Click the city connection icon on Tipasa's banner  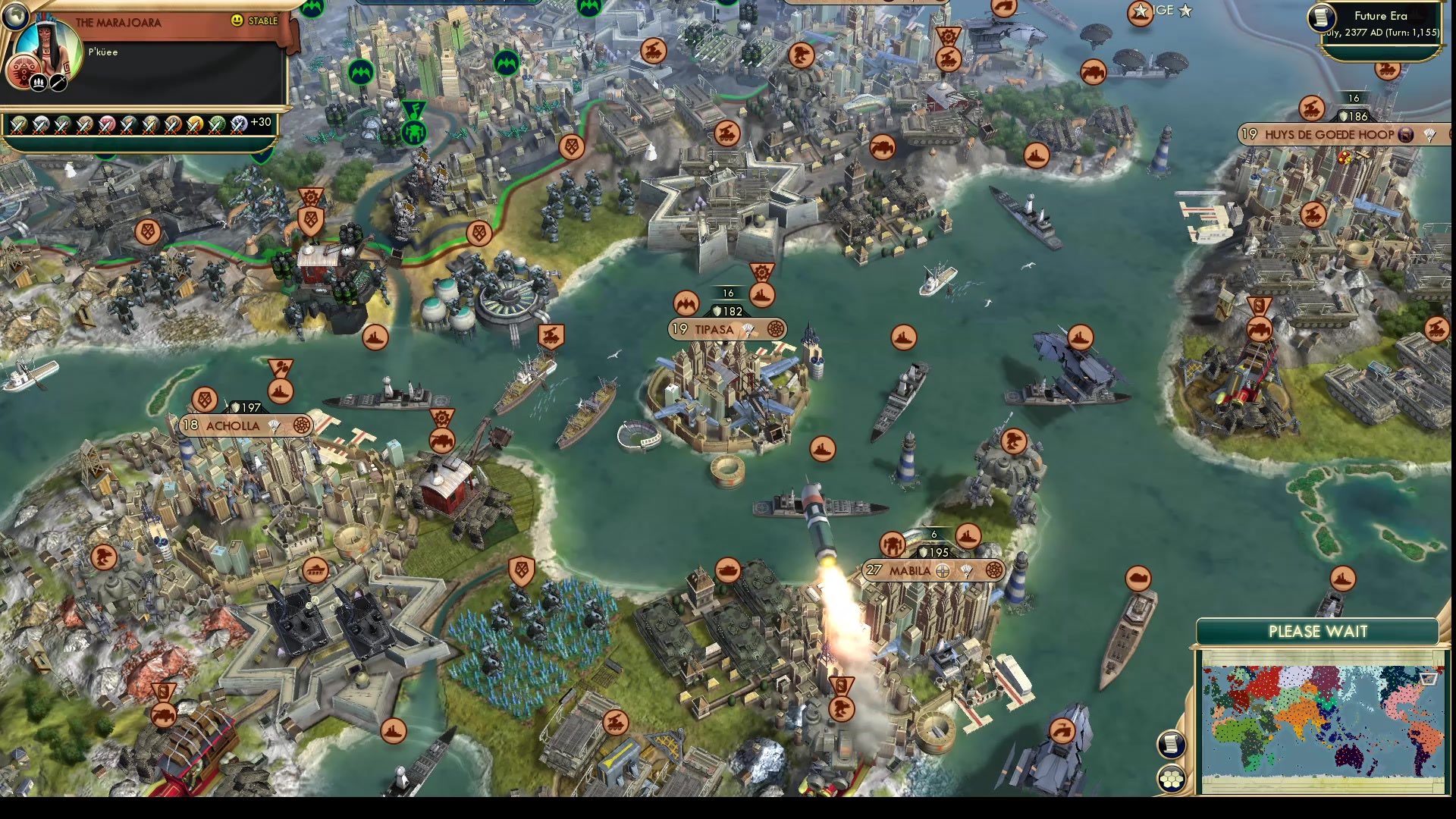point(777,329)
